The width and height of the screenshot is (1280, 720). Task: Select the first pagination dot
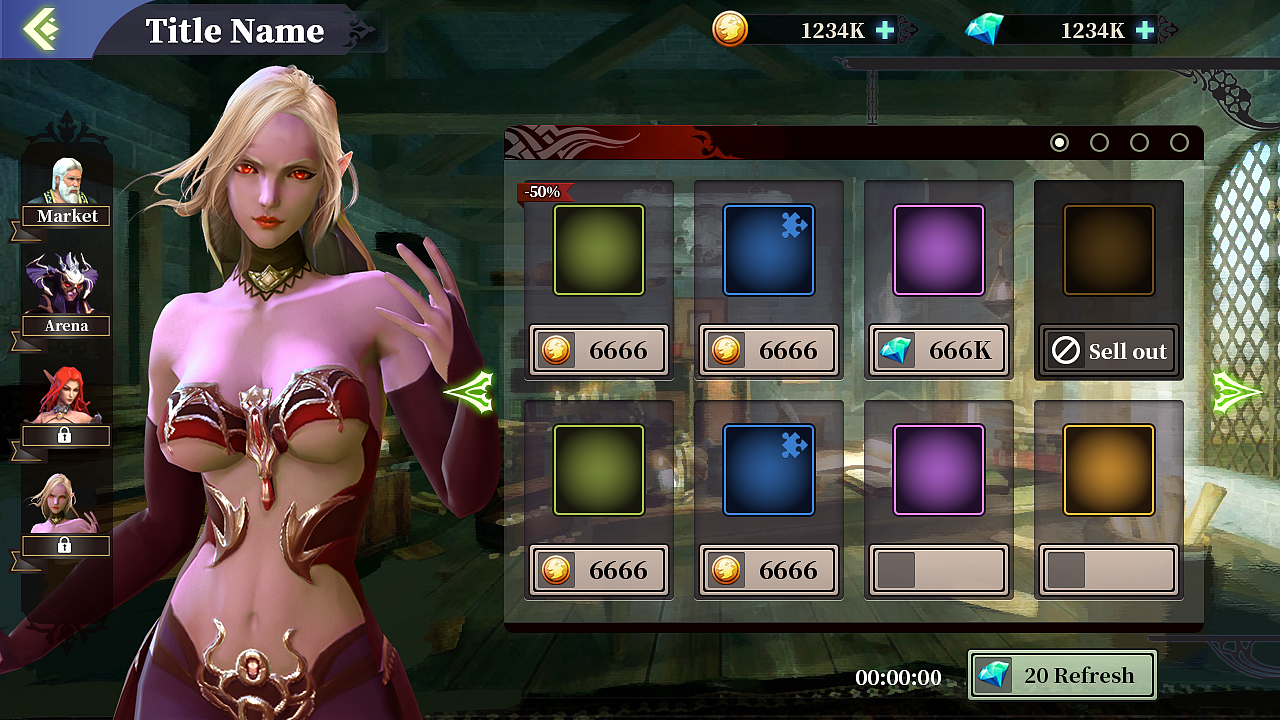coord(1058,143)
